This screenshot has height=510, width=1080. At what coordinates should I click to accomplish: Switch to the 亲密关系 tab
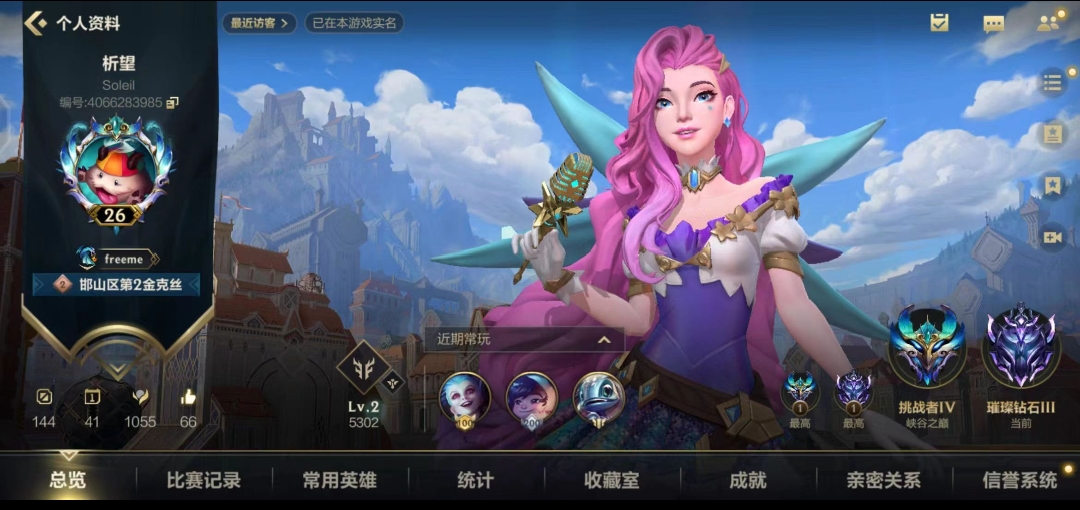click(x=883, y=480)
